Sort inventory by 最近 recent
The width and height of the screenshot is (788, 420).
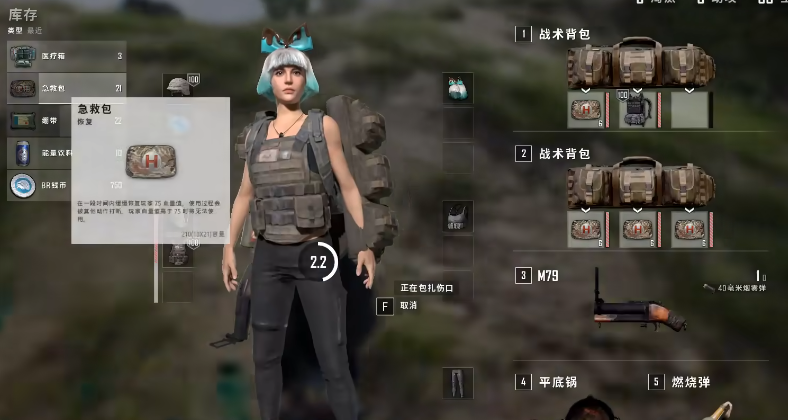[33, 31]
